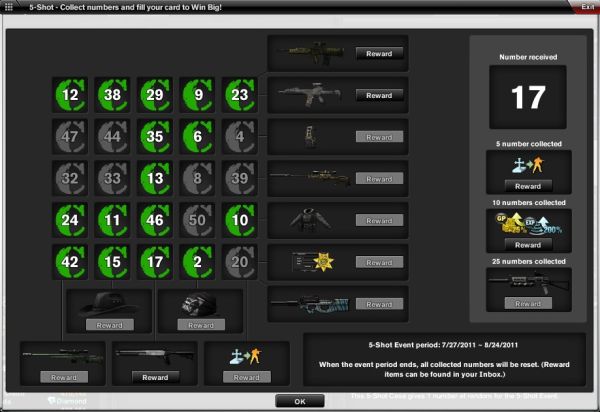This screenshot has height=412, width=600.
Task: Claim the black helmet Reward
Action: pyautogui.click(x=201, y=325)
